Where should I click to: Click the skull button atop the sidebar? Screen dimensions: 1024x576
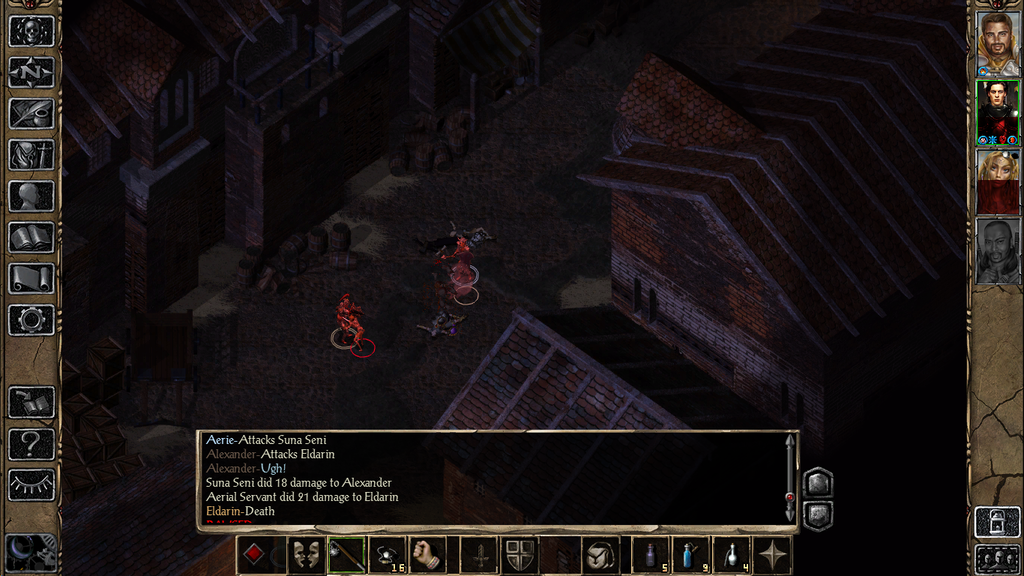tap(31, 31)
